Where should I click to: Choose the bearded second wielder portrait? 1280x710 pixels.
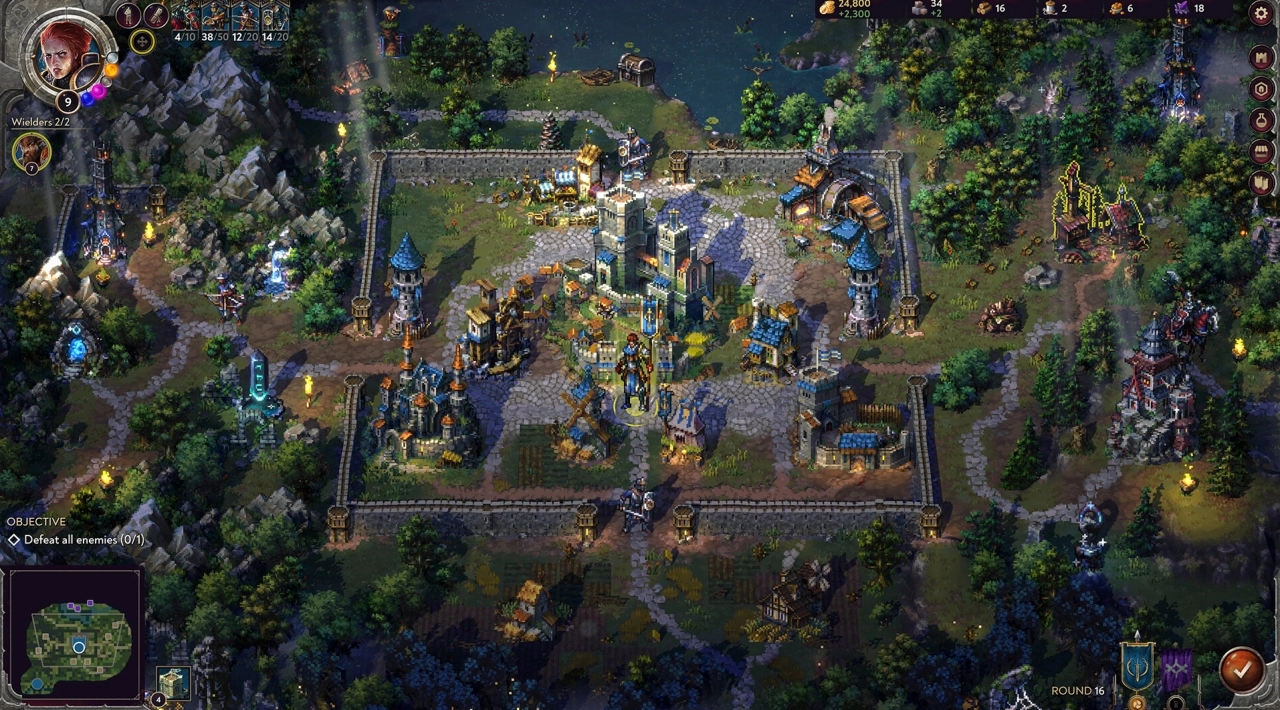click(x=31, y=151)
